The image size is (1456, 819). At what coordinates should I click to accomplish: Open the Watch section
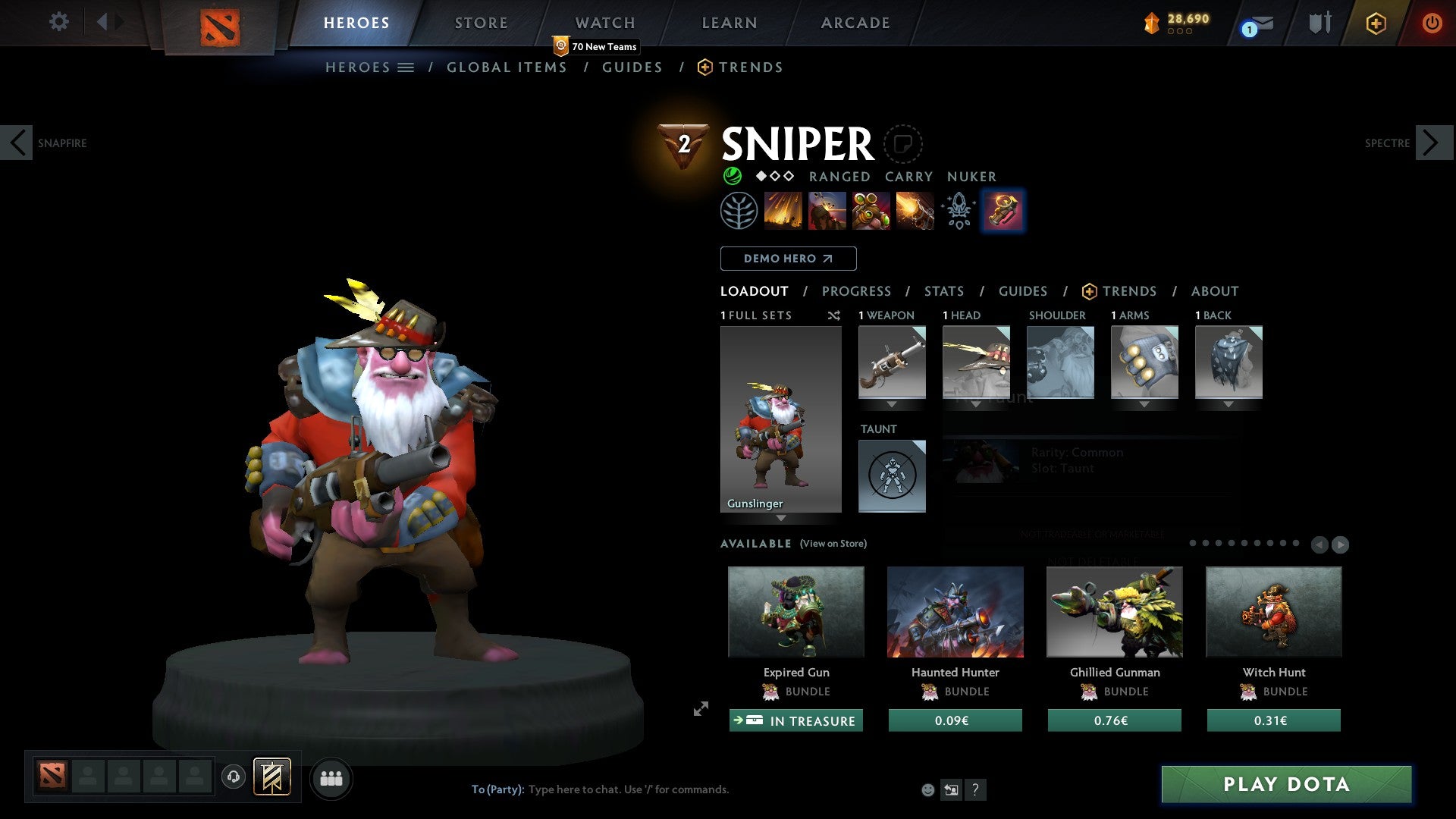tap(604, 23)
